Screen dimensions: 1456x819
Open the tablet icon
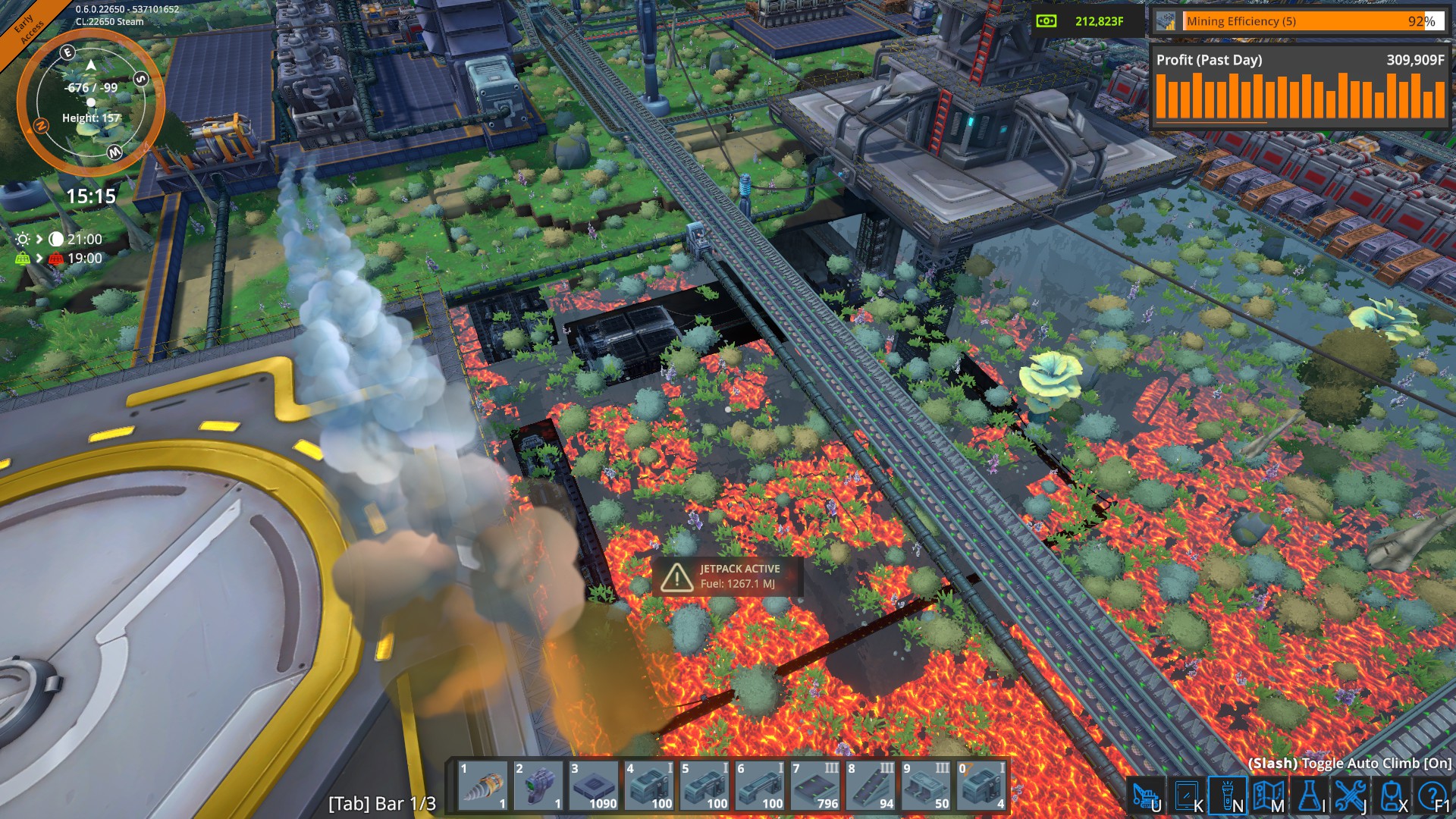pos(1187,797)
